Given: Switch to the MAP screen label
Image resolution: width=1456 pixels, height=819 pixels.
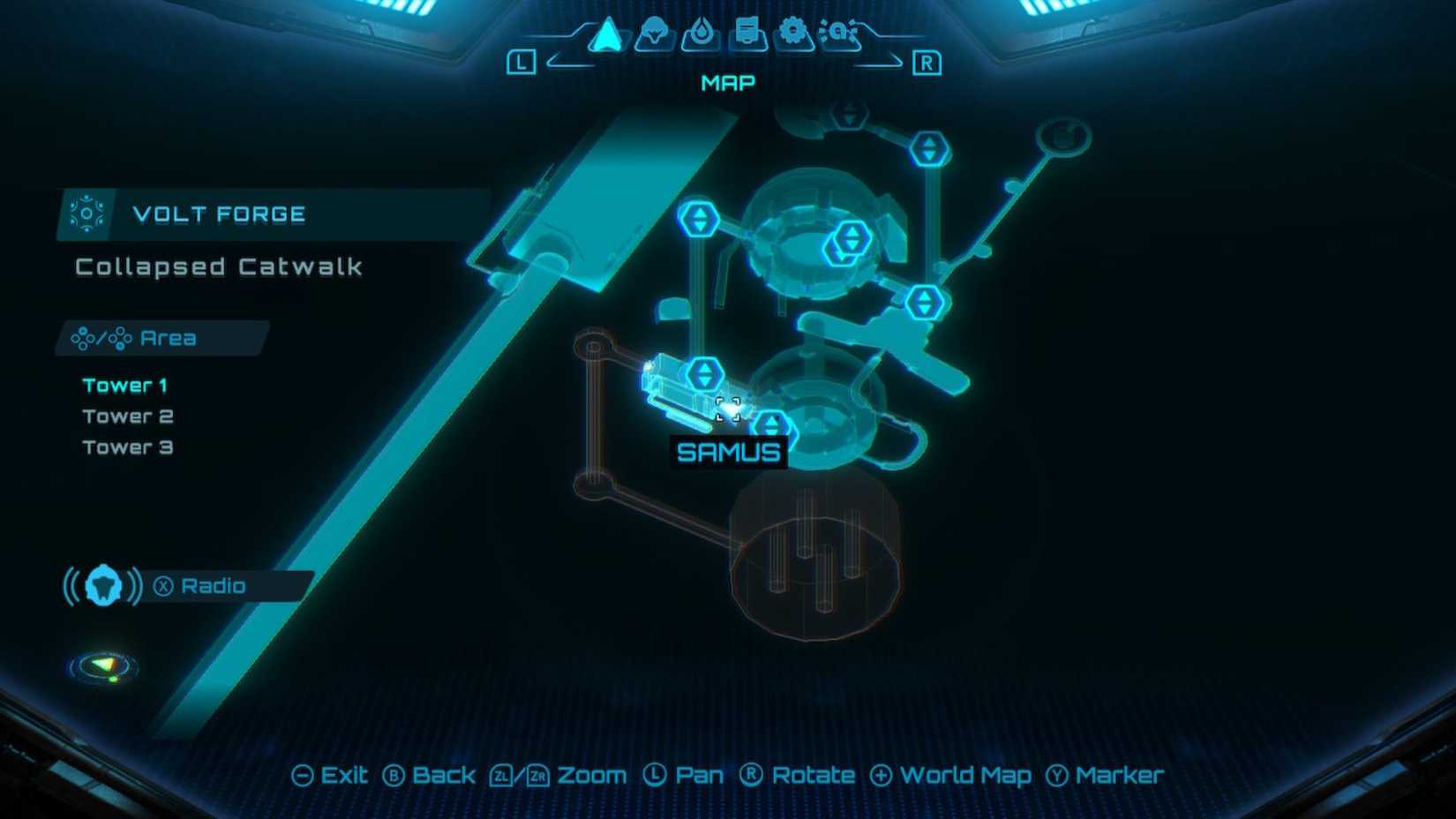Looking at the screenshot, I should (x=727, y=82).
